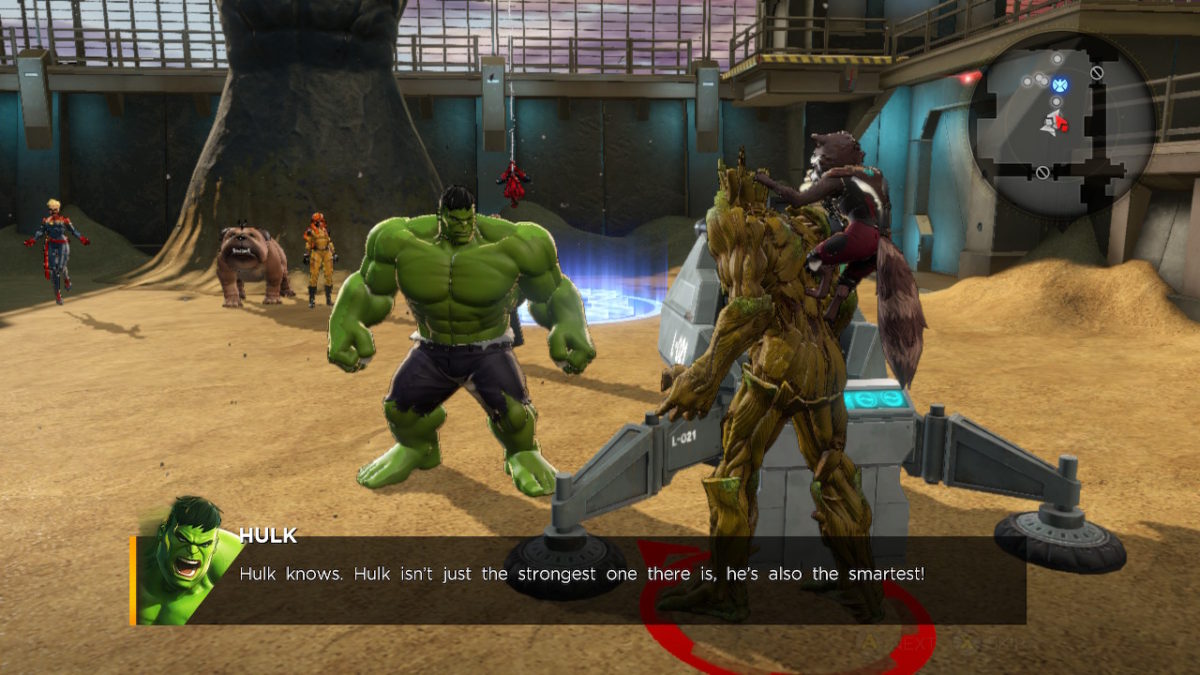This screenshot has width=1200, height=675.
Task: Select the blue S.H.I.E.L.D. marker on minimap
Action: [x=1060, y=85]
